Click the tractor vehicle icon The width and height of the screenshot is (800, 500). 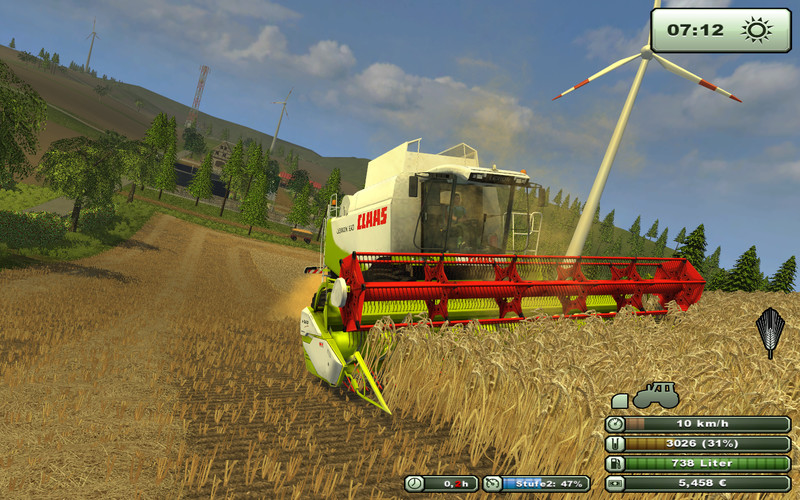656,395
